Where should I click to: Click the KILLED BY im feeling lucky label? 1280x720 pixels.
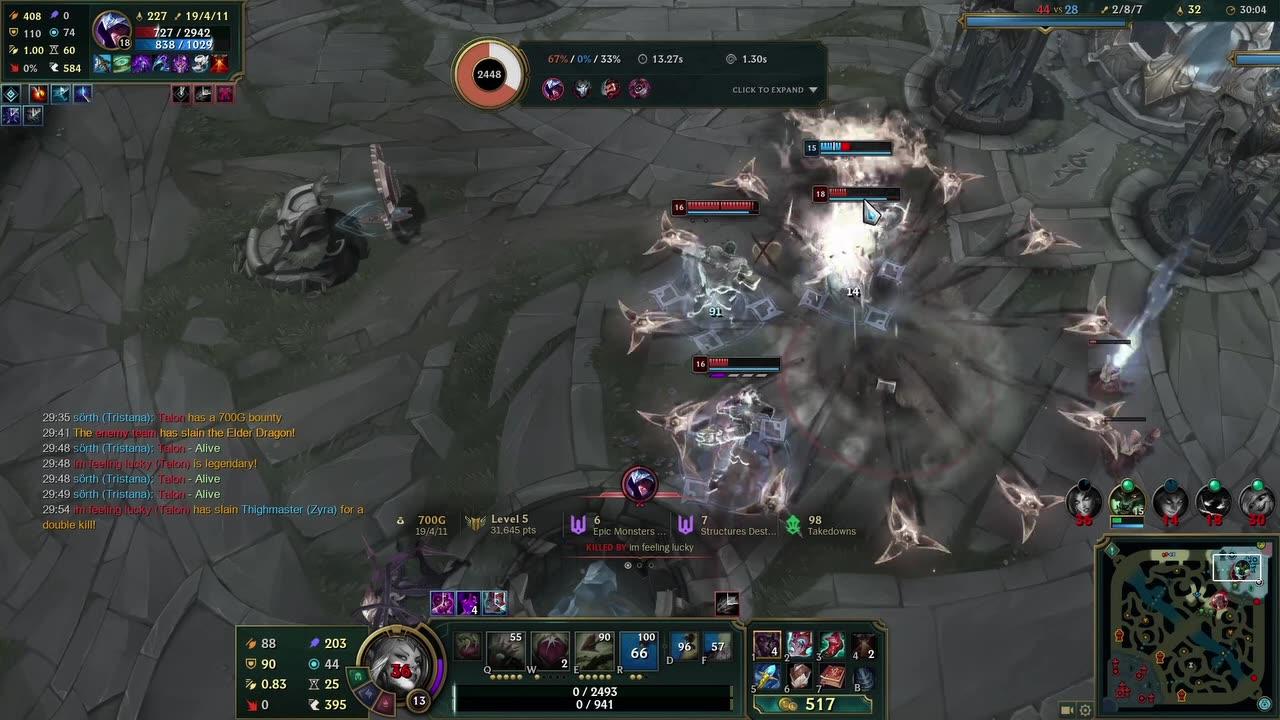[637, 548]
